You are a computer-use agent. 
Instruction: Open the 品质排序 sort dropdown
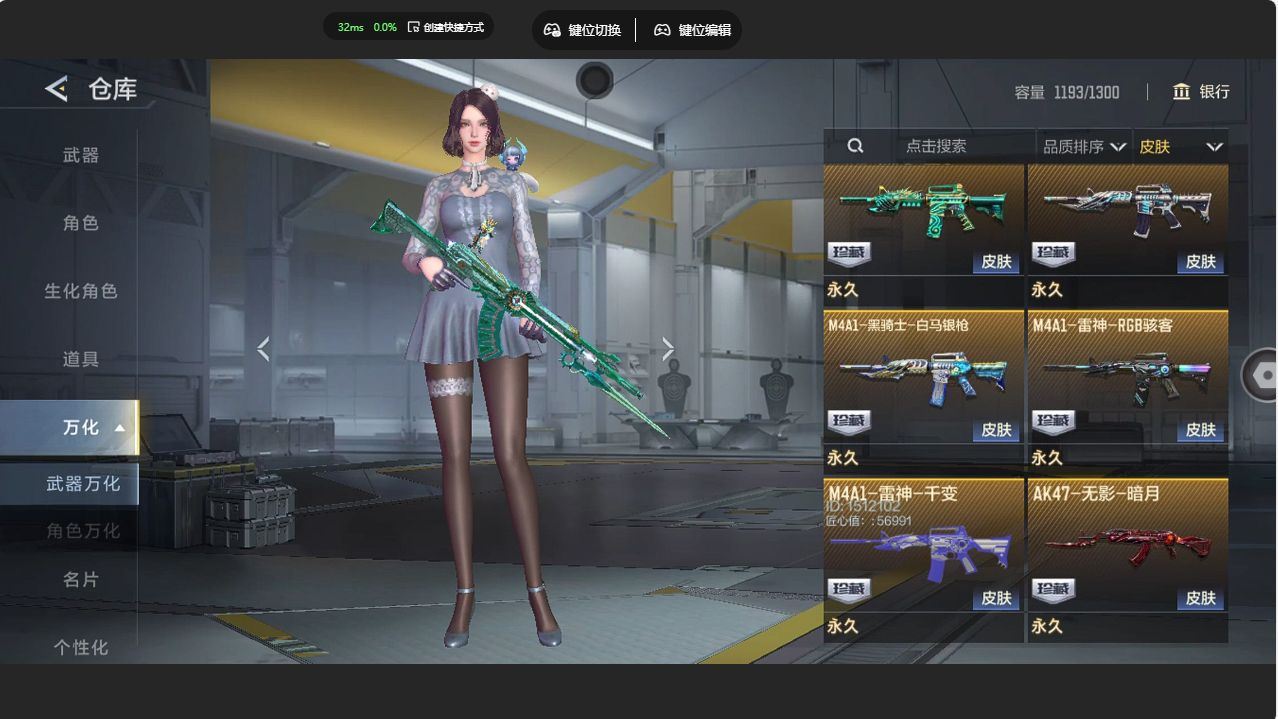pos(1084,147)
